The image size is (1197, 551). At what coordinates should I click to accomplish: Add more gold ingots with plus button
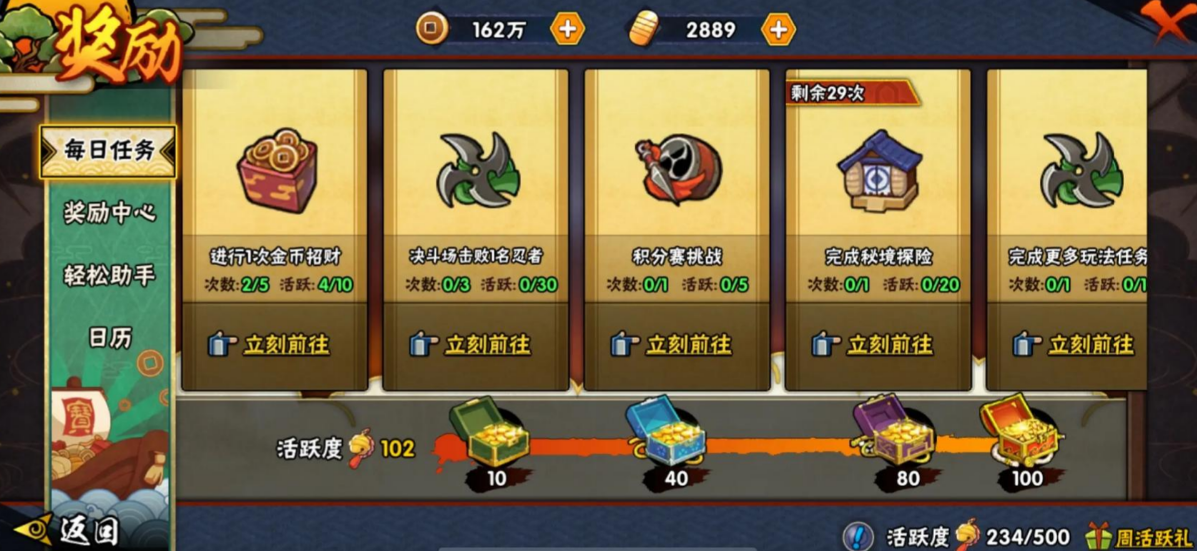(778, 30)
